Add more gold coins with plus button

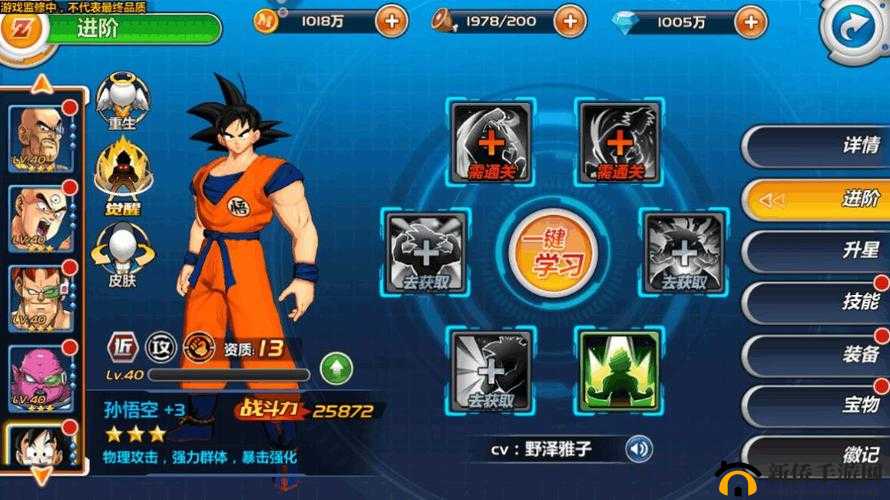[390, 19]
